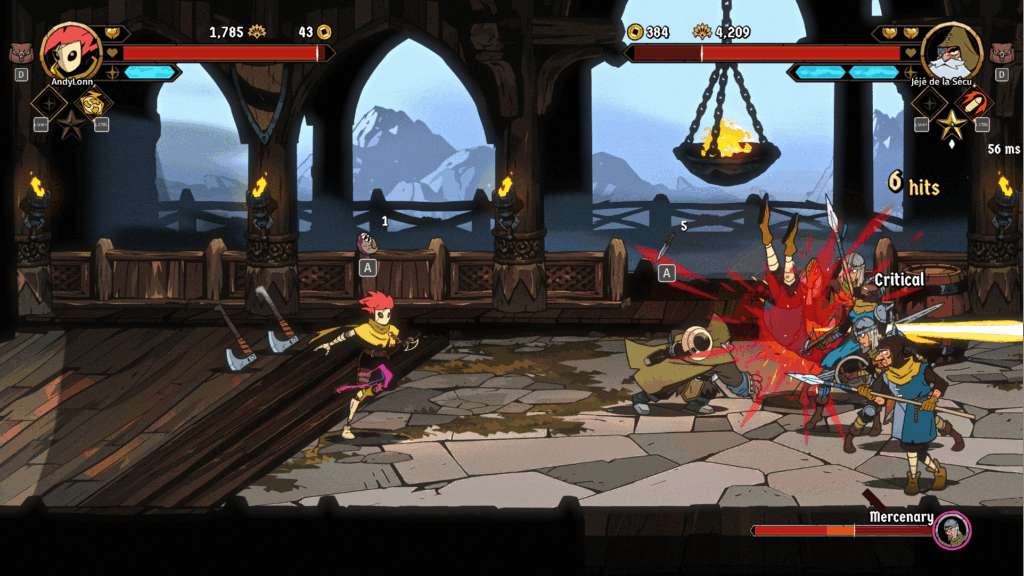Screen dimensions: 1024x576
Task: Open AndyLonn's backpack icon
Action: click(21, 51)
